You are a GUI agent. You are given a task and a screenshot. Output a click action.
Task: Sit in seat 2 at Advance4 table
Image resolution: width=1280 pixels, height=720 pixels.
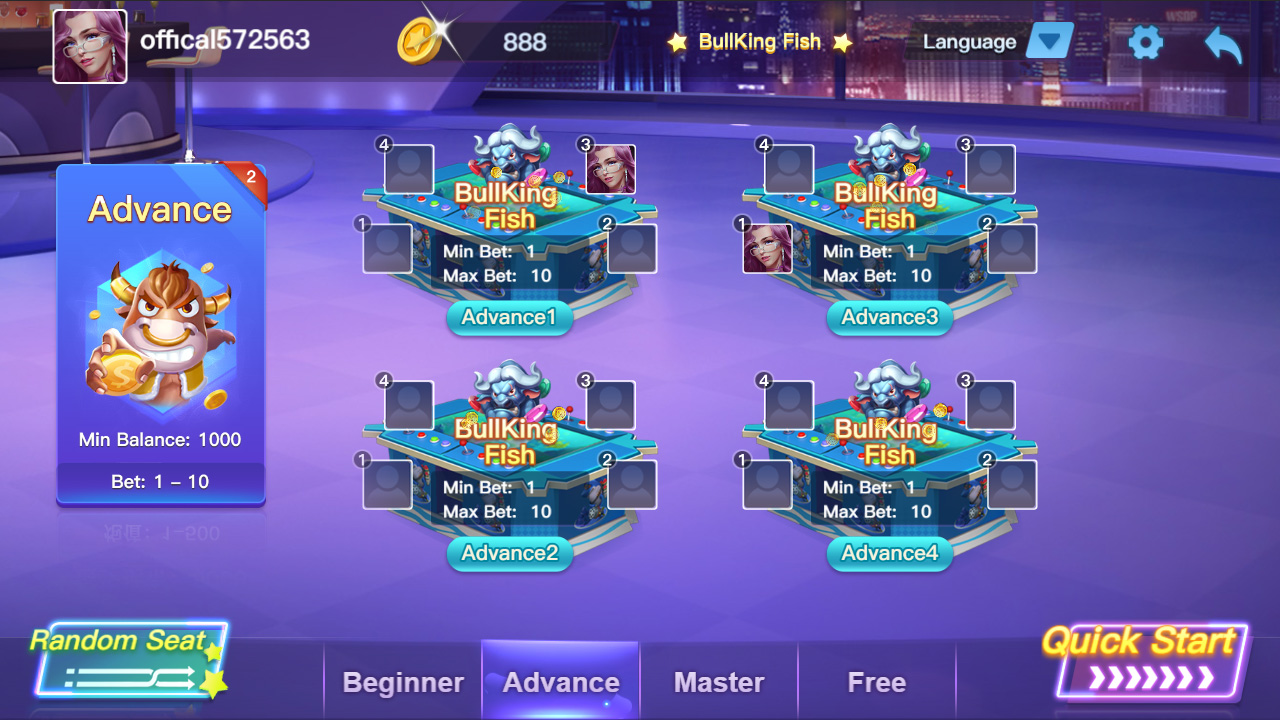[x=1012, y=484]
